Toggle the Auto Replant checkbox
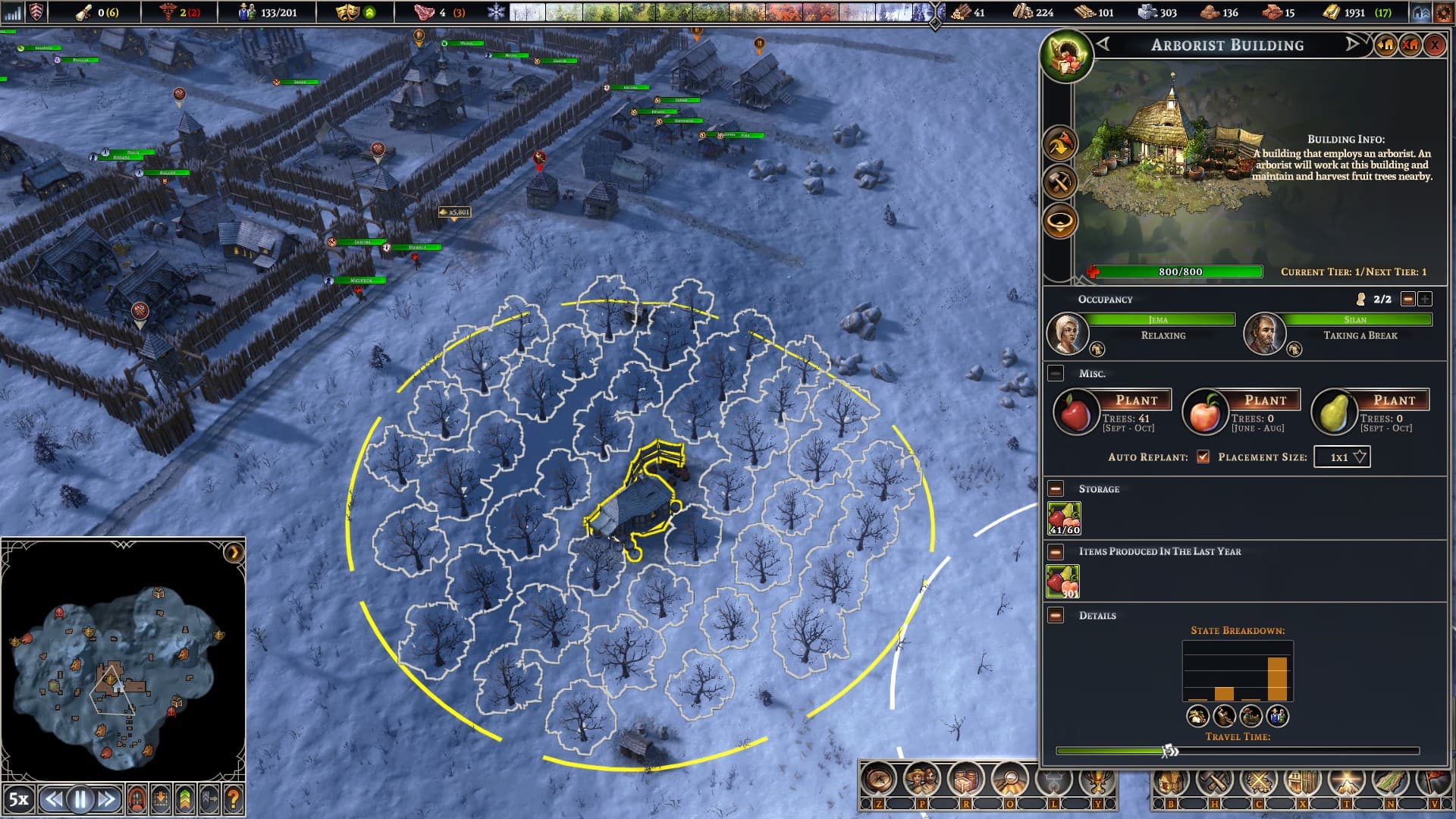1456x819 pixels. [x=1203, y=457]
